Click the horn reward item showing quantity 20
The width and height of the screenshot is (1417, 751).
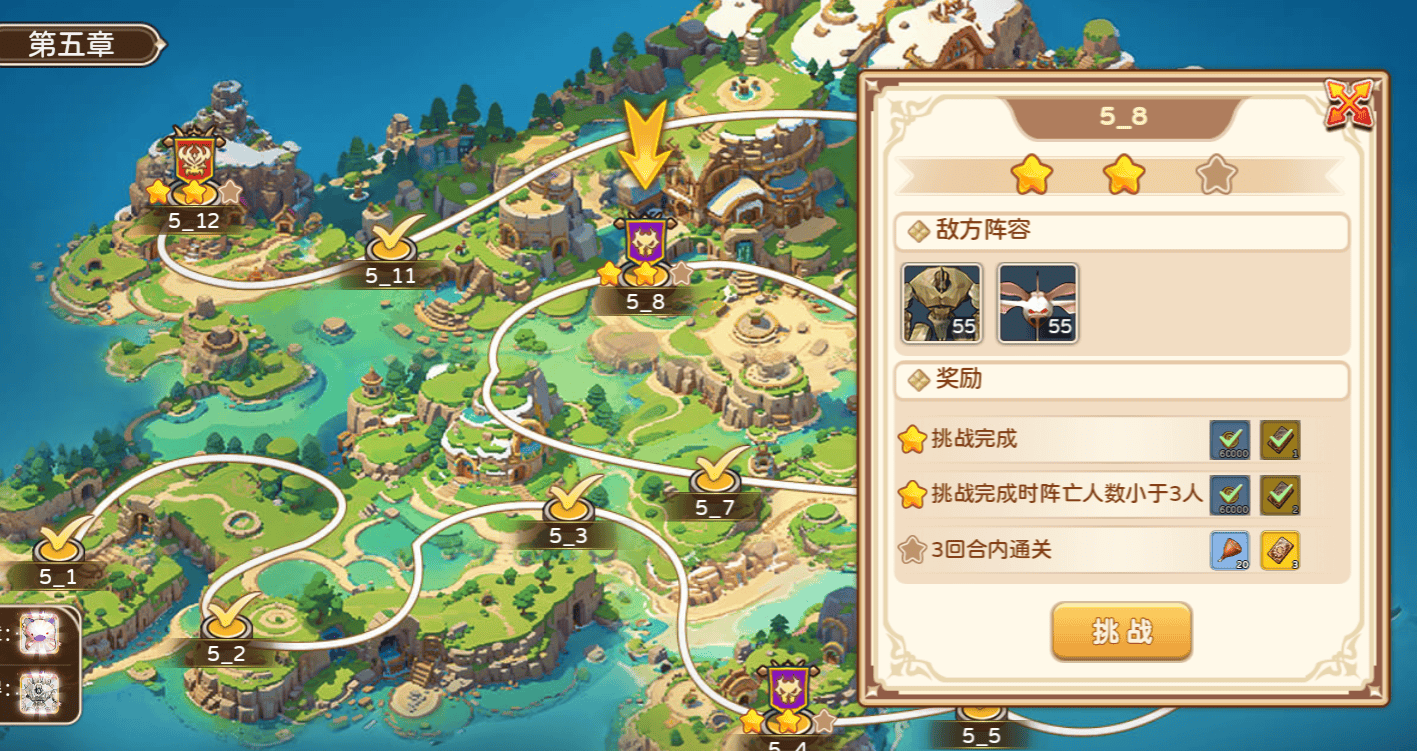(1230, 551)
